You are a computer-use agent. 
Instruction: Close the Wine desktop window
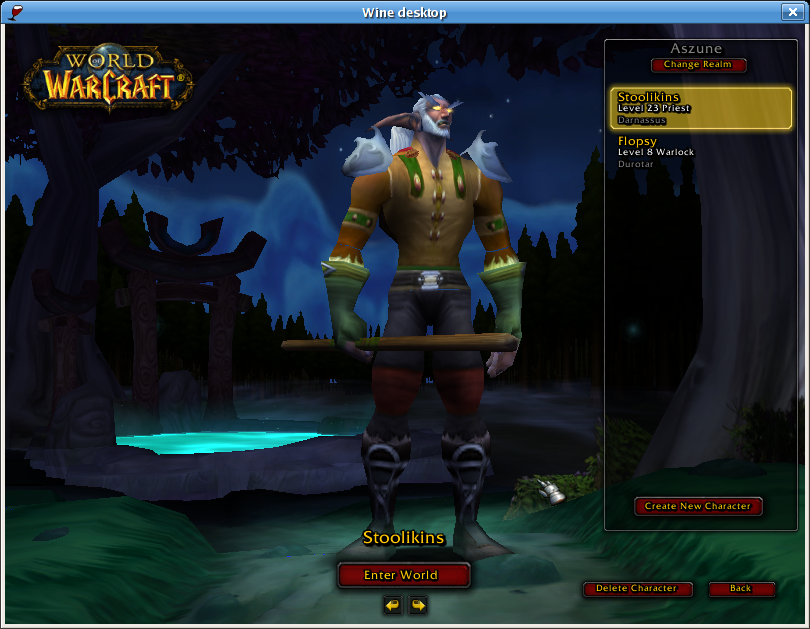click(796, 12)
